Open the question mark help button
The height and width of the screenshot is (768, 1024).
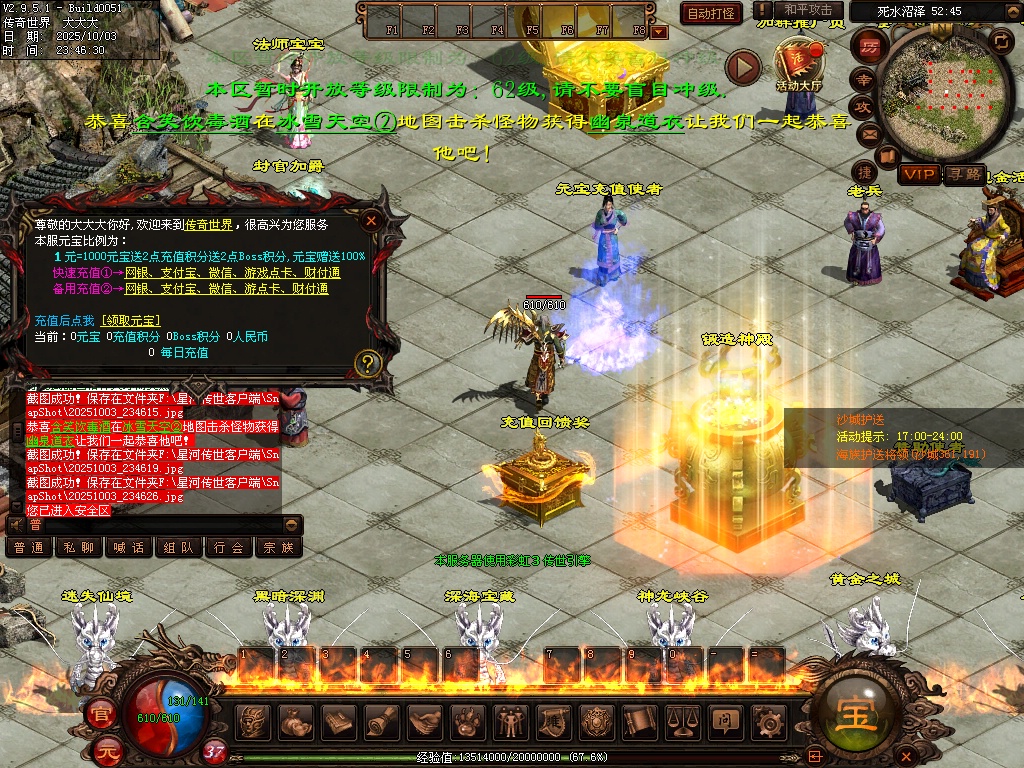(368, 362)
